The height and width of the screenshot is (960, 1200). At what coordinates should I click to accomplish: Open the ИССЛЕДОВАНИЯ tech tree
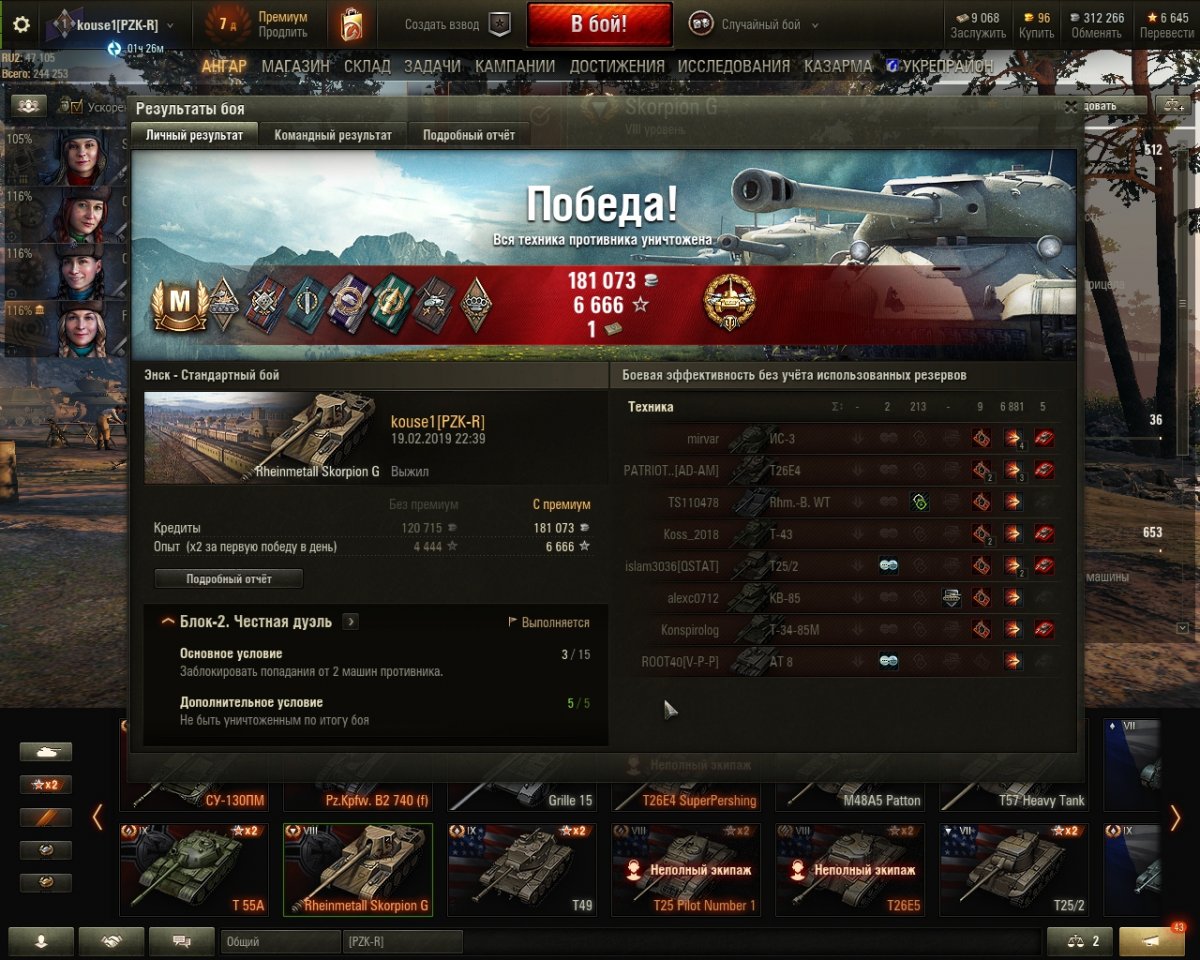point(733,67)
